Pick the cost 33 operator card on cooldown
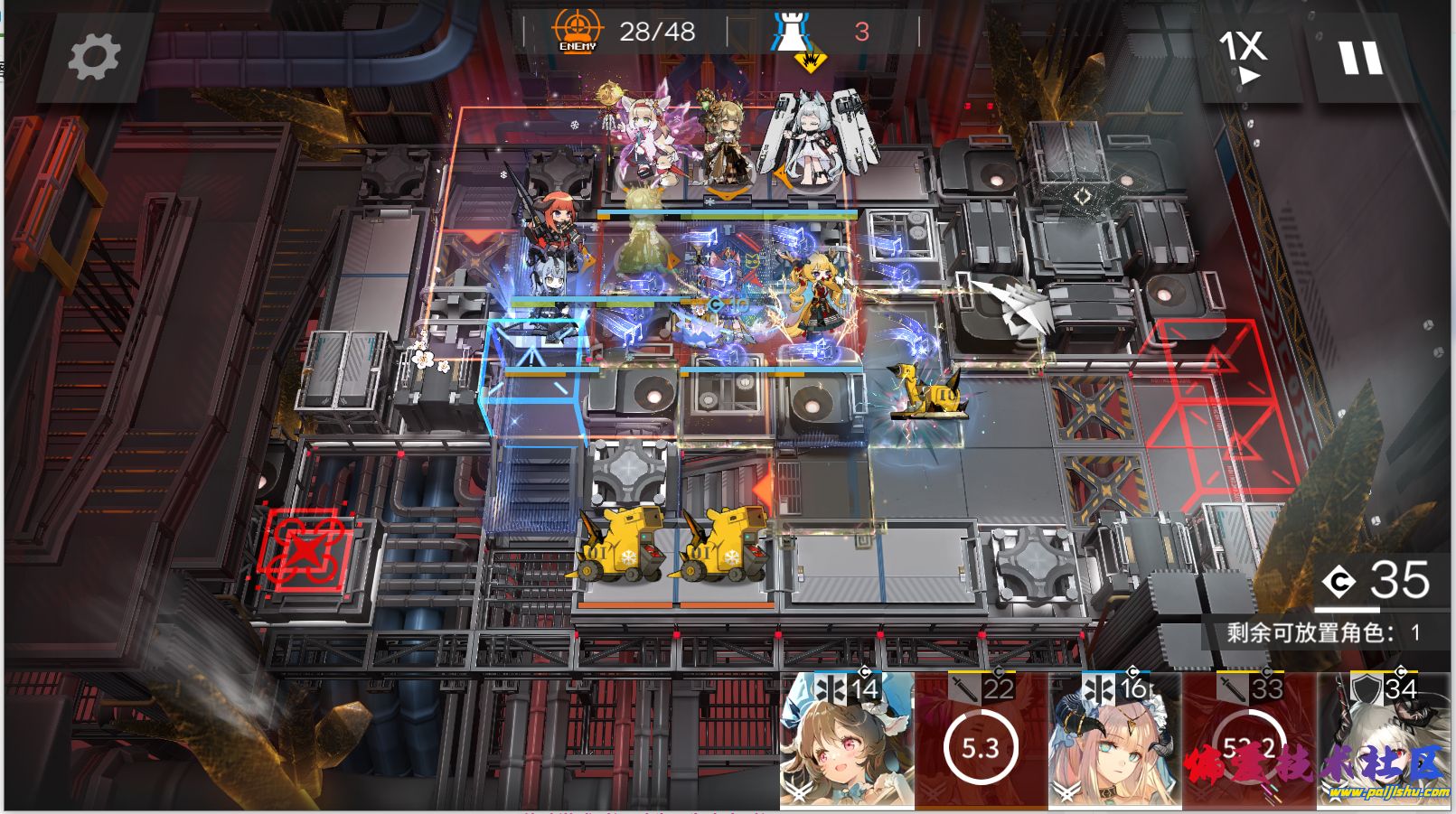 pos(1249,743)
